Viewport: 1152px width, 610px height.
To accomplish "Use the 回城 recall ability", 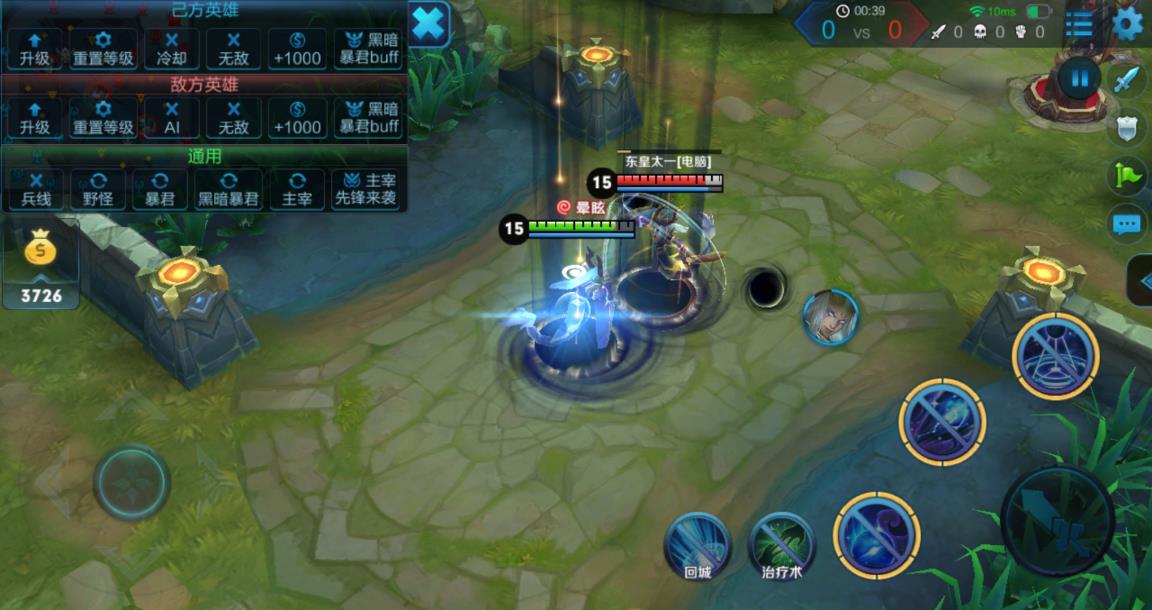I will [698, 545].
